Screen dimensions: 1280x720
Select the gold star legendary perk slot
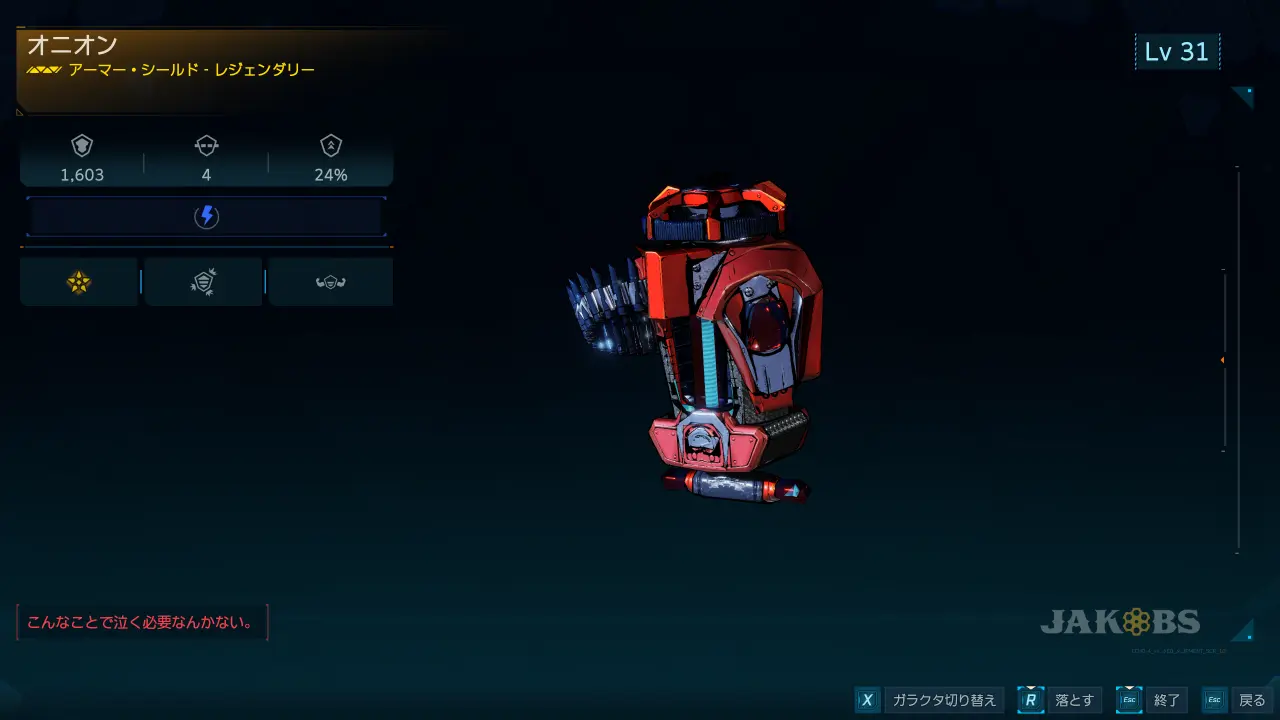[x=79, y=283]
